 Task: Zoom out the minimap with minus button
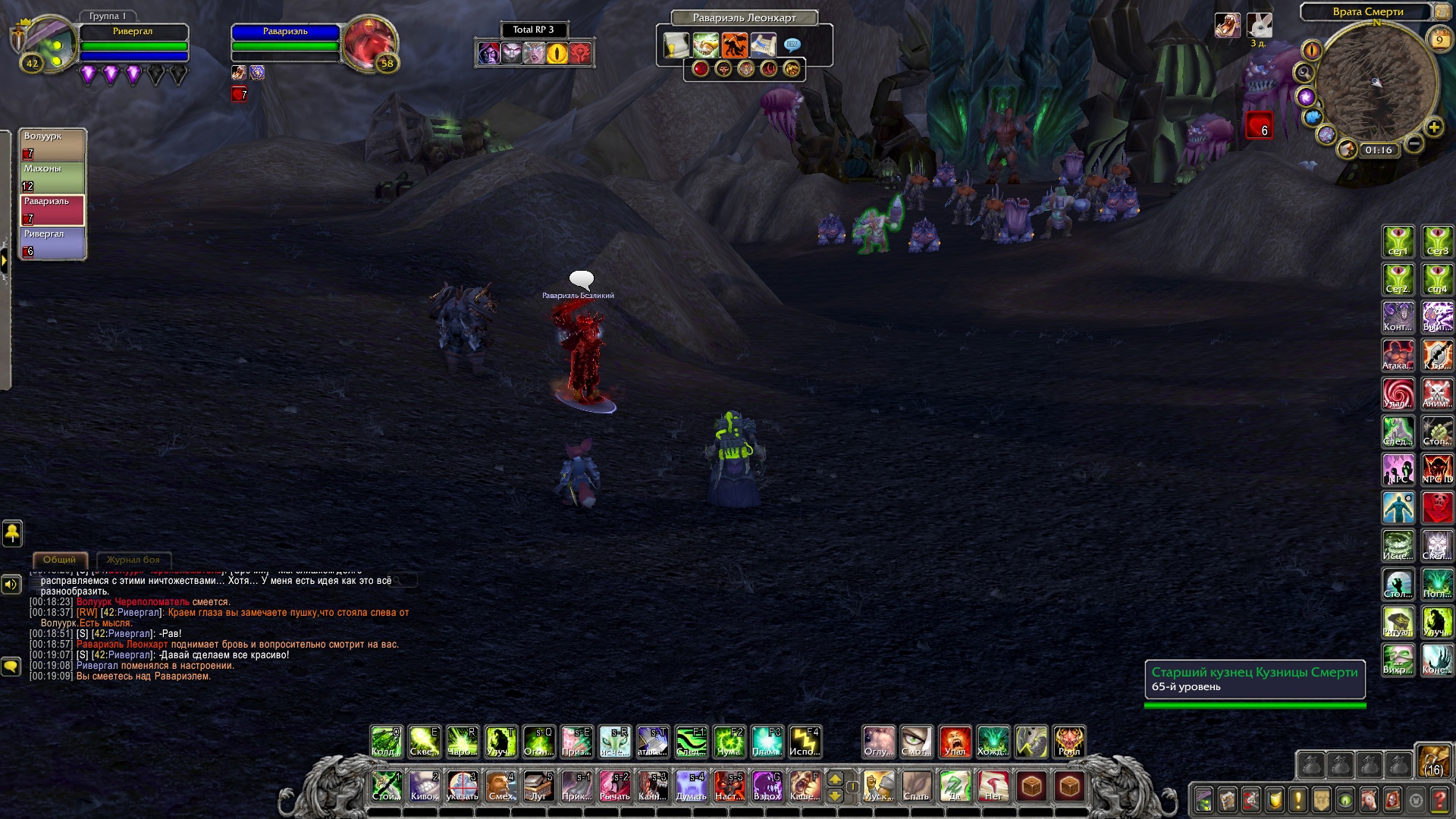coord(1414,143)
